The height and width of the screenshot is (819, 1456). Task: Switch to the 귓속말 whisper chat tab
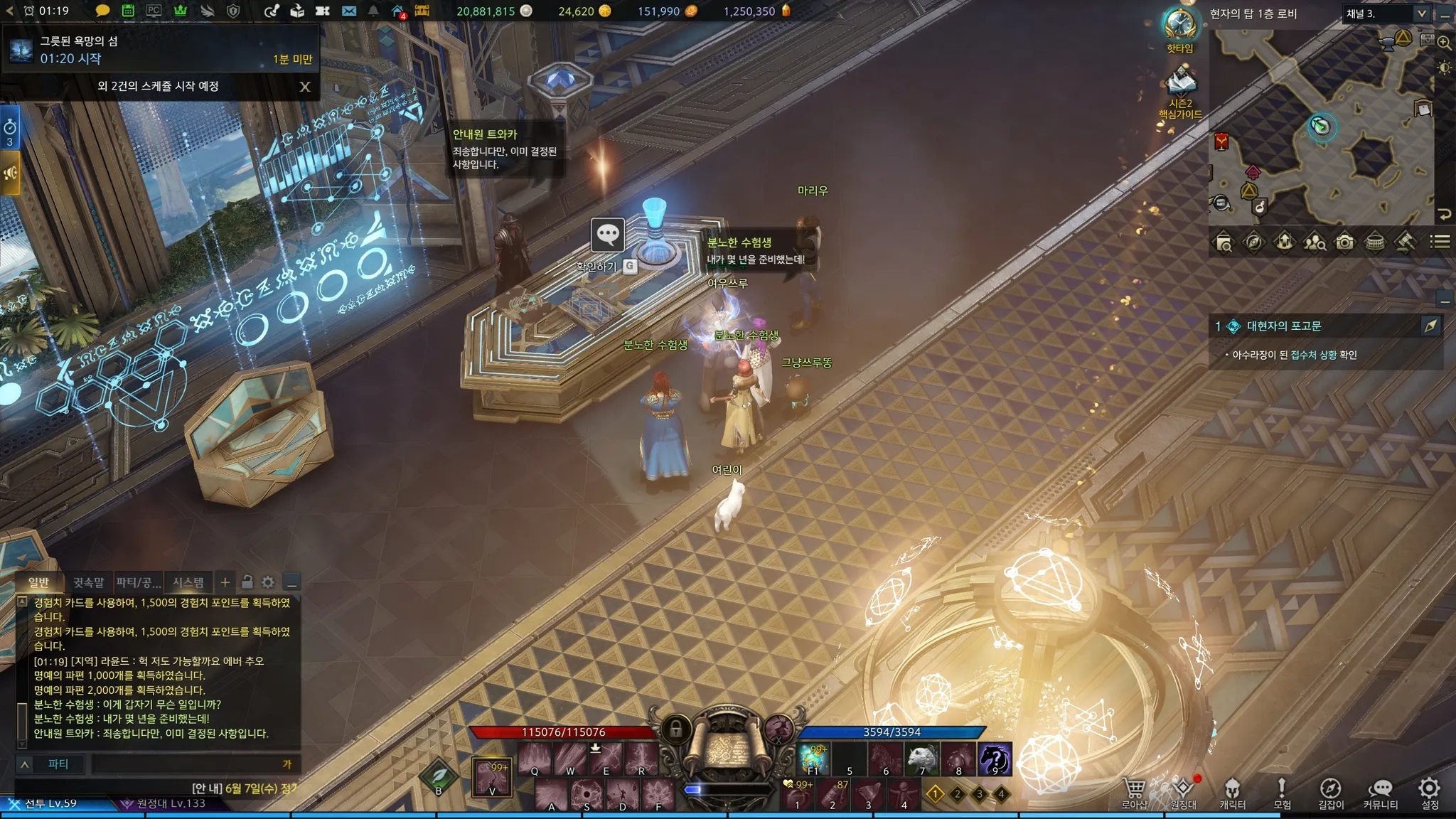coord(88,583)
